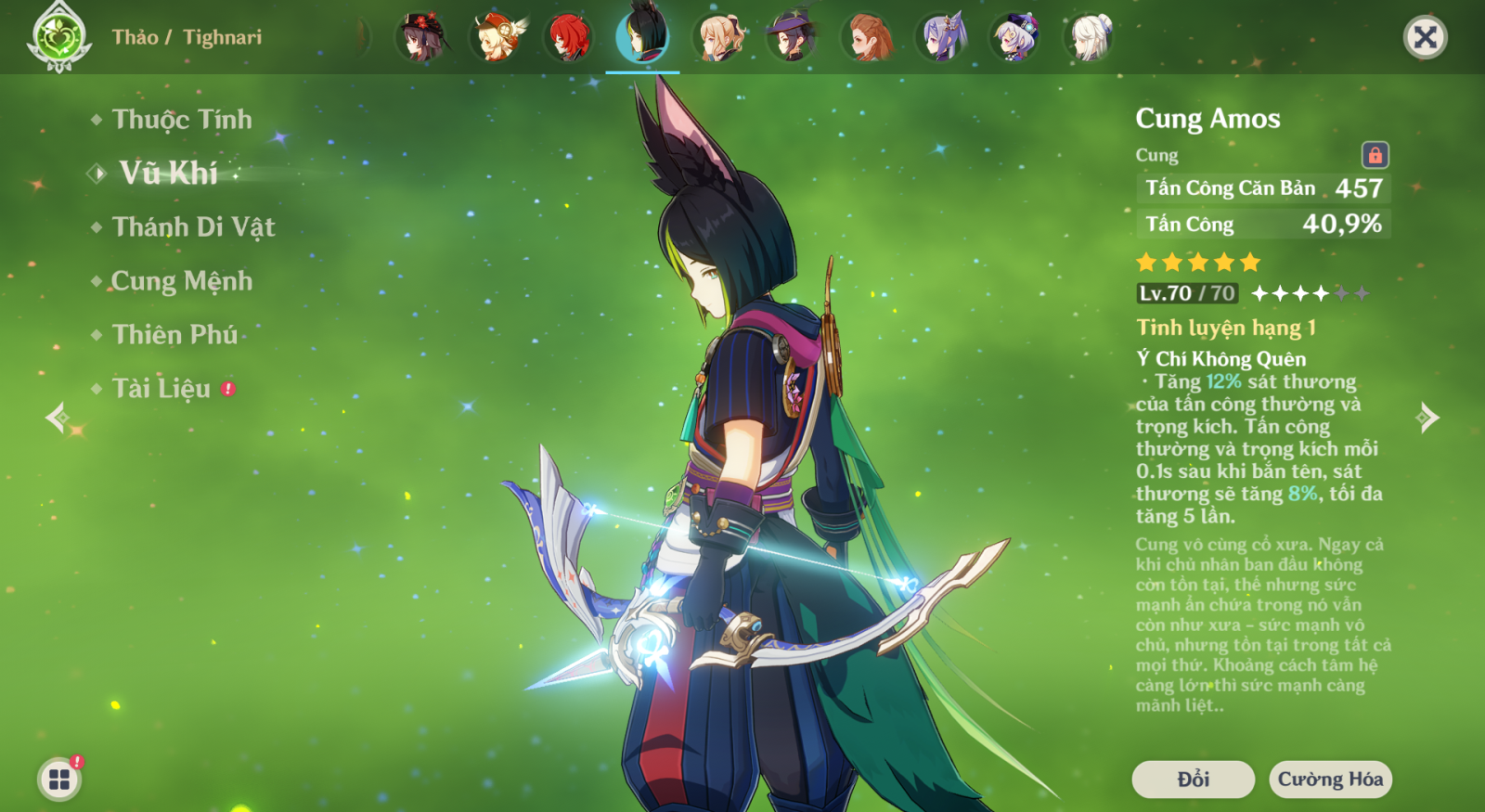Go to the next character arrow
The width and height of the screenshot is (1485, 812).
coord(1428,418)
